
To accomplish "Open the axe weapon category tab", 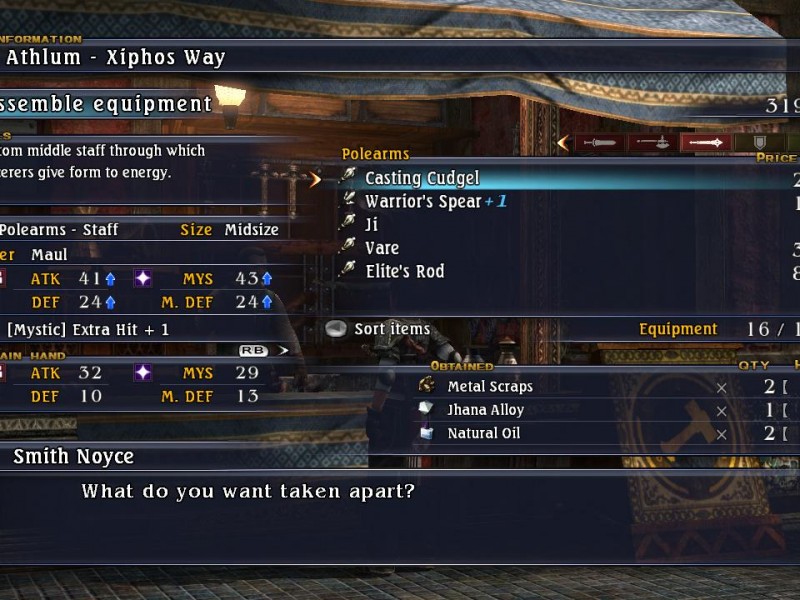I will point(653,143).
